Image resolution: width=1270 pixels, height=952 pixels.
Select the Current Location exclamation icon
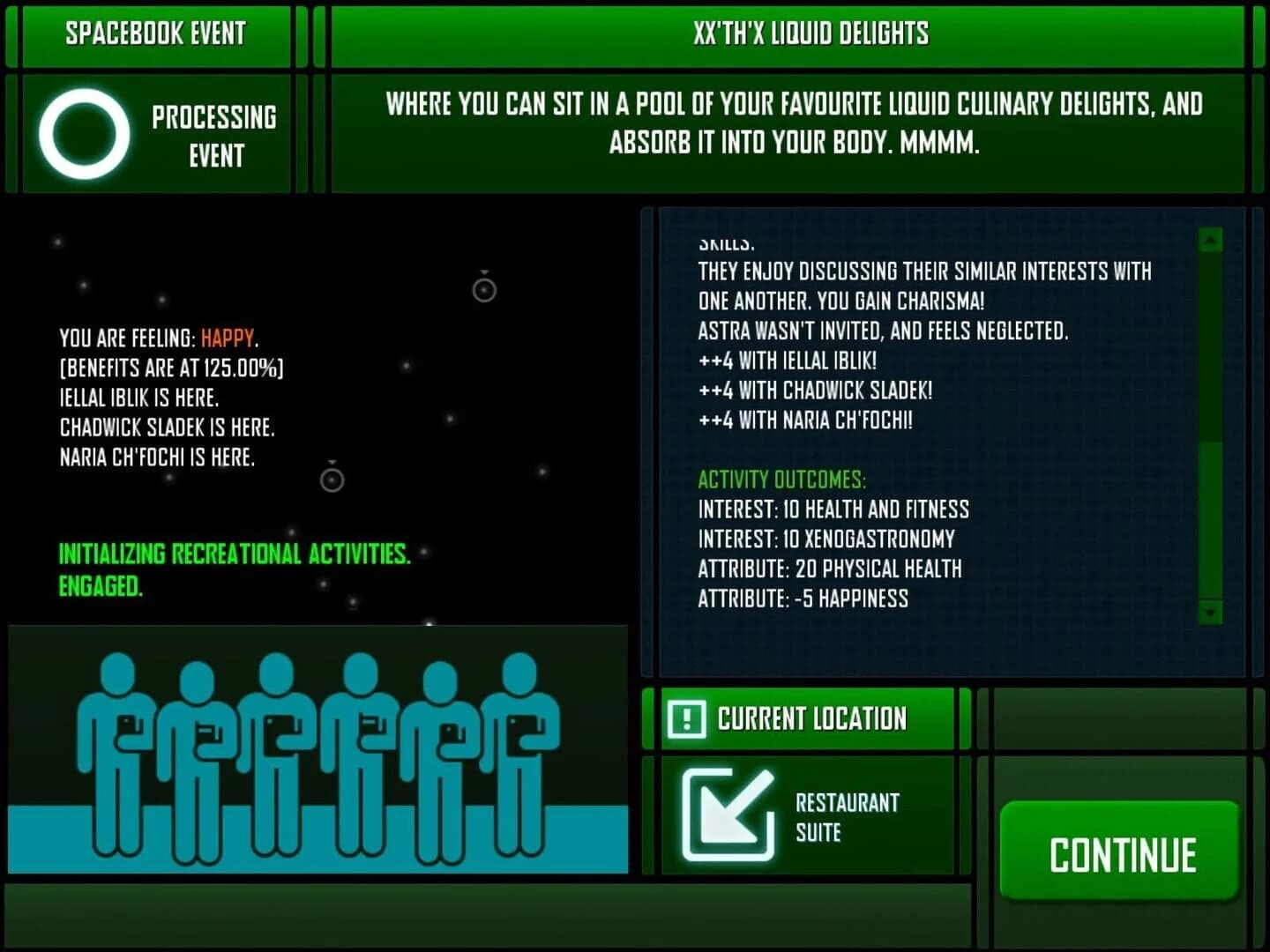coord(687,718)
